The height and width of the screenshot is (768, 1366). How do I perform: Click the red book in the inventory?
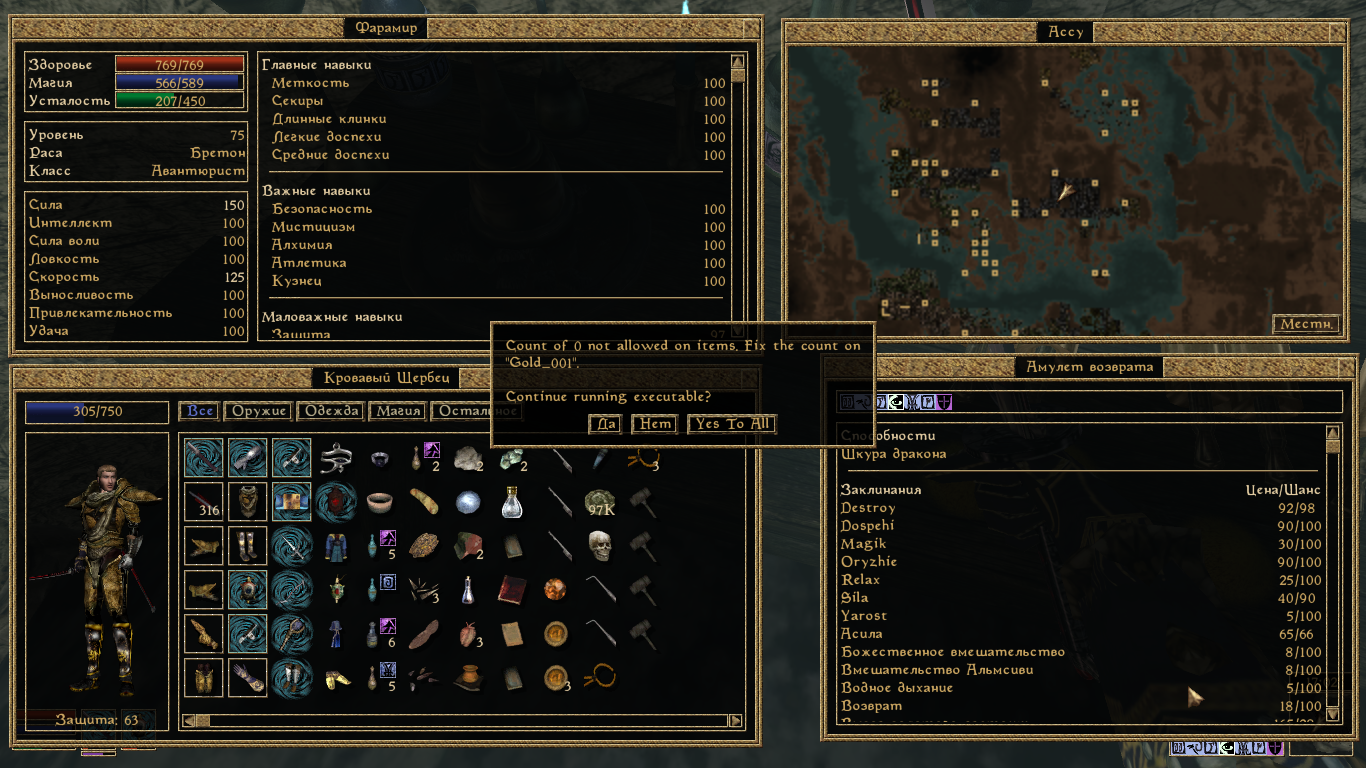[x=511, y=590]
